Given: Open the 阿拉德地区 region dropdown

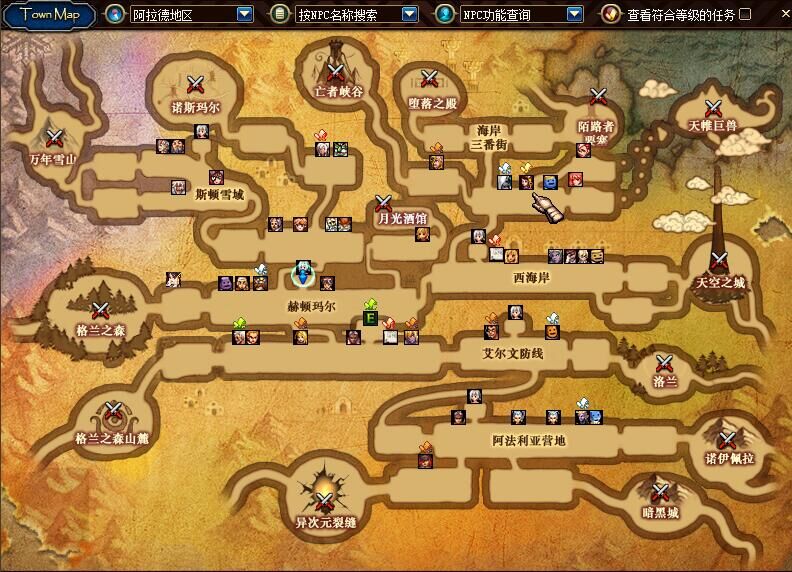Looking at the screenshot, I should (244, 14).
